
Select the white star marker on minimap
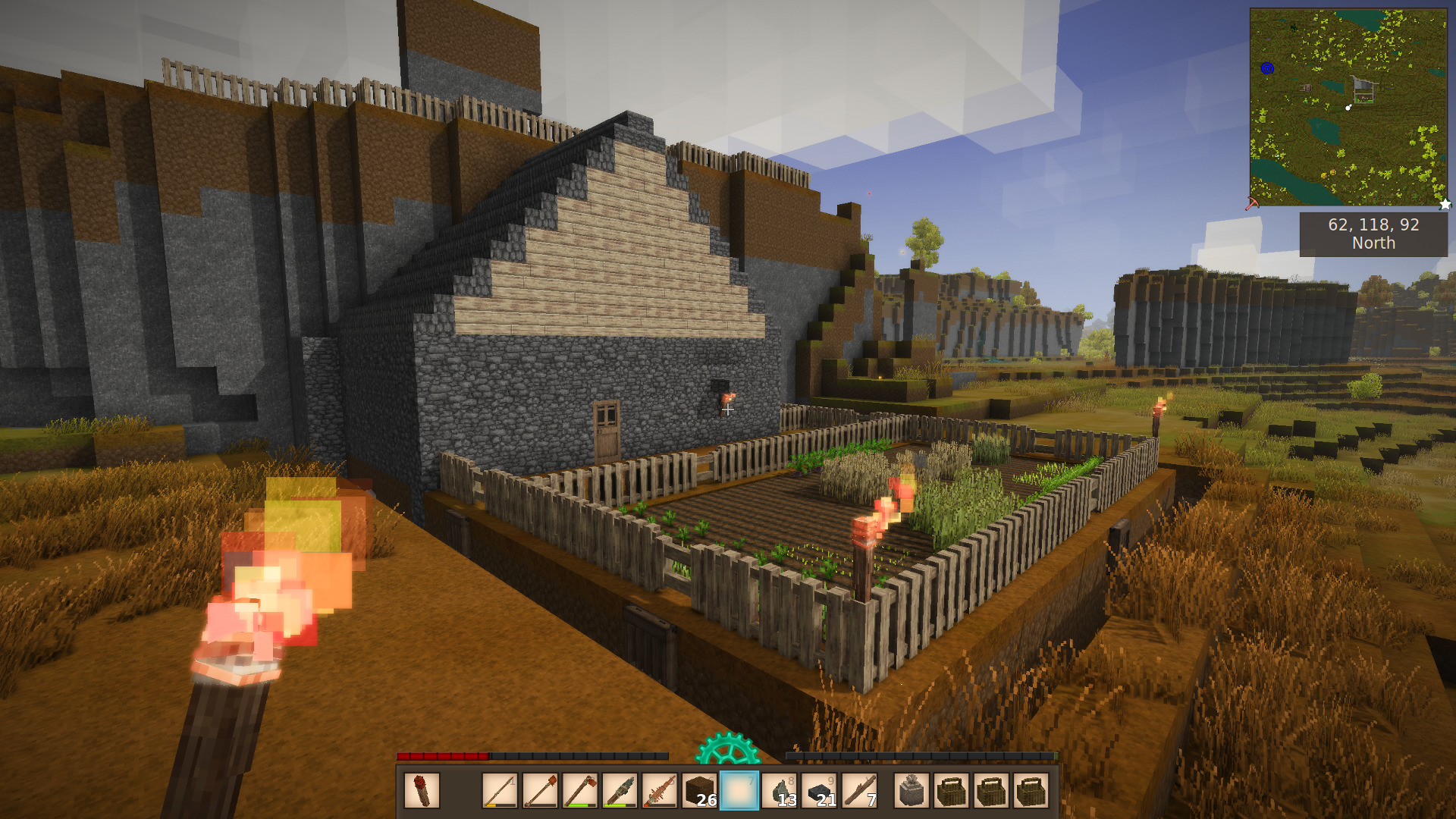[1445, 204]
